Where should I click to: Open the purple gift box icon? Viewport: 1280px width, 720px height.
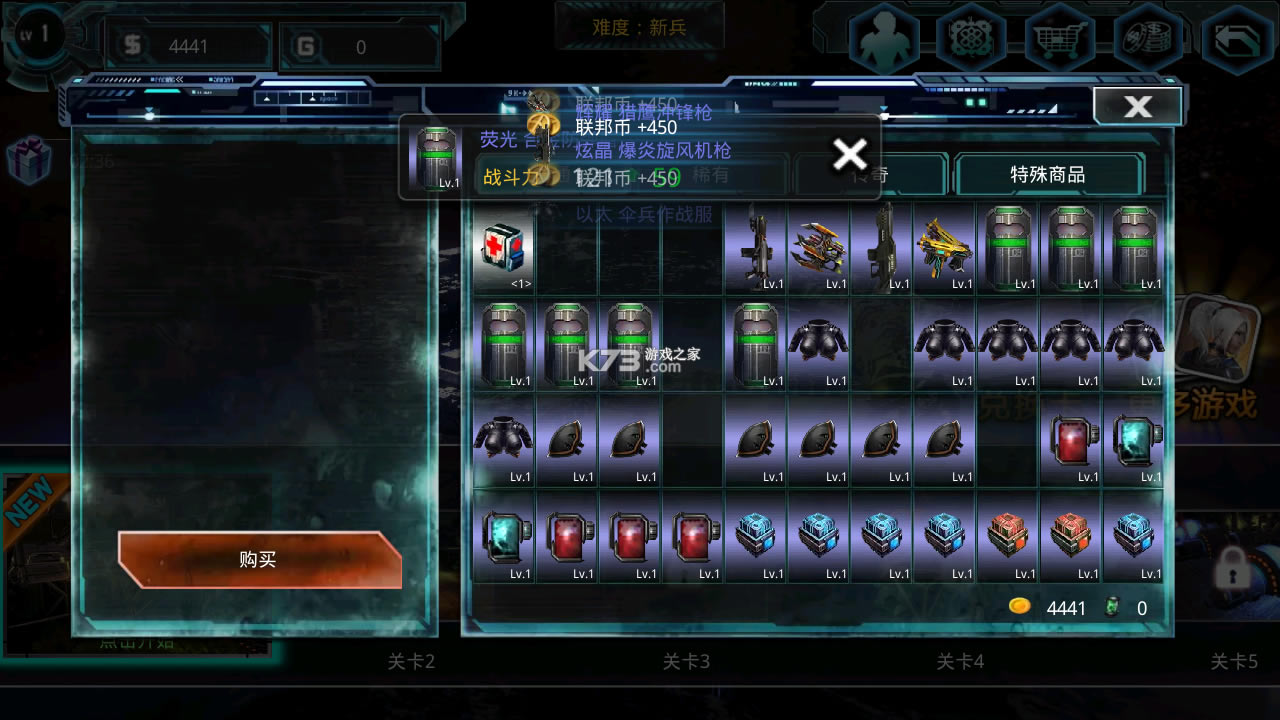pos(28,158)
